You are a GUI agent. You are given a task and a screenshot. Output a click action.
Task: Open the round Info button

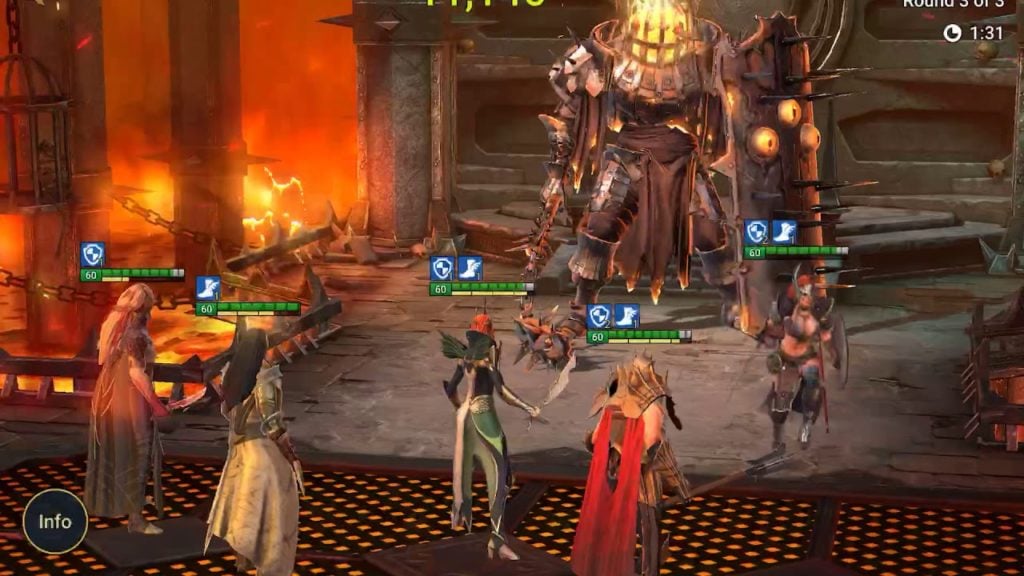pos(55,521)
